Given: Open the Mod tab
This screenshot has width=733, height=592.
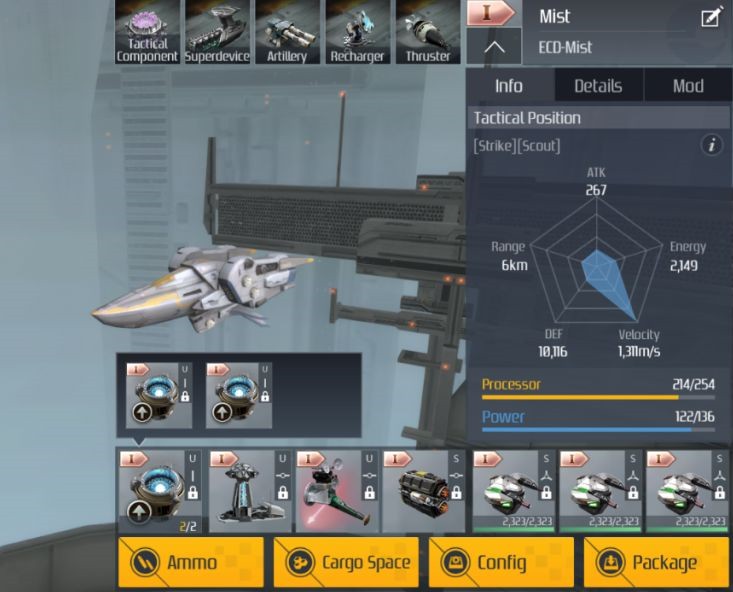Looking at the screenshot, I should click(688, 86).
